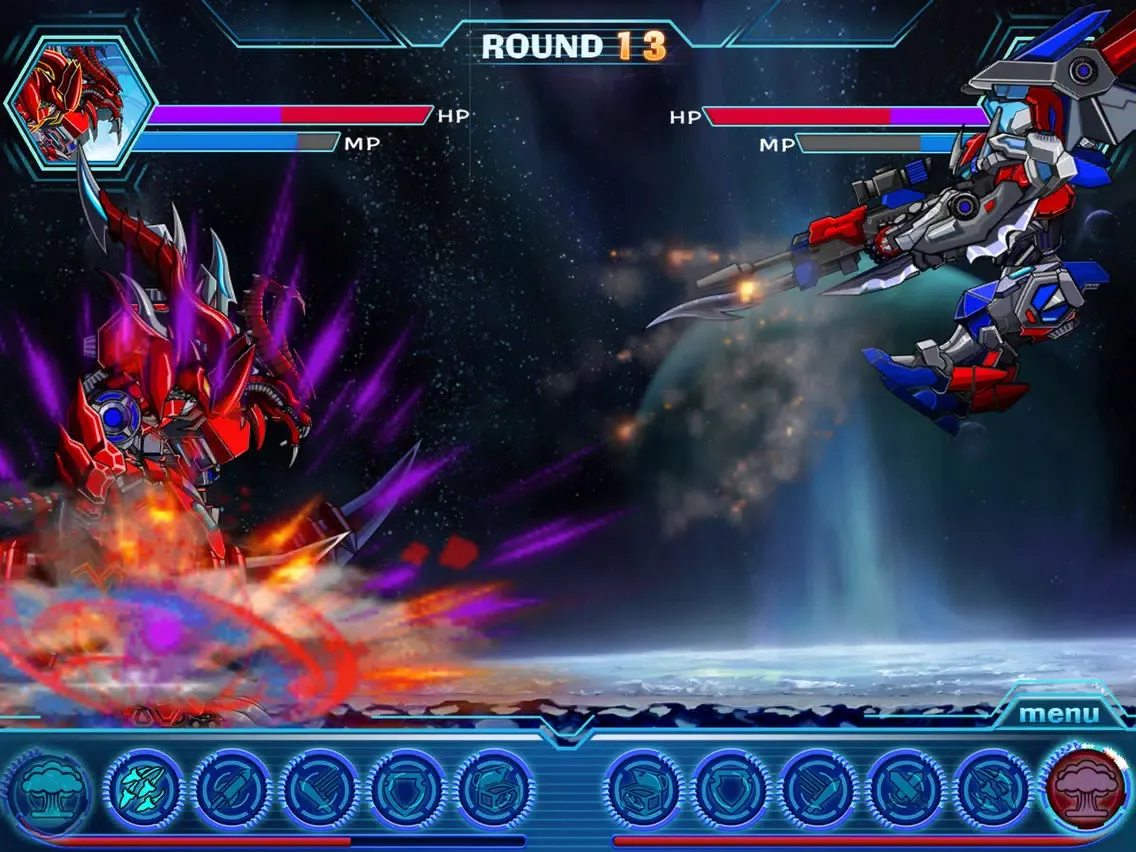Image resolution: width=1136 pixels, height=852 pixels.
Task: Open the menu button
Action: (x=1059, y=714)
